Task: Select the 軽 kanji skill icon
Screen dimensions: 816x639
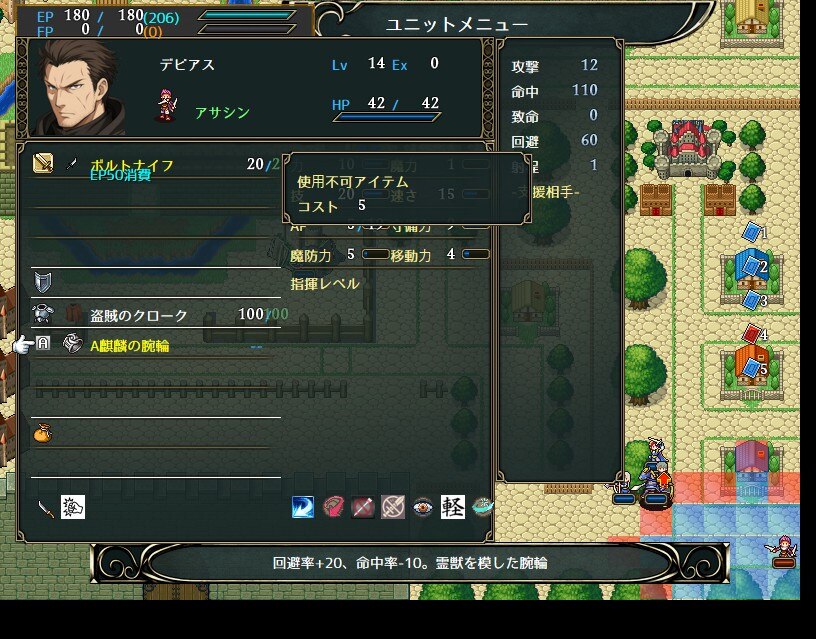Action: click(453, 507)
